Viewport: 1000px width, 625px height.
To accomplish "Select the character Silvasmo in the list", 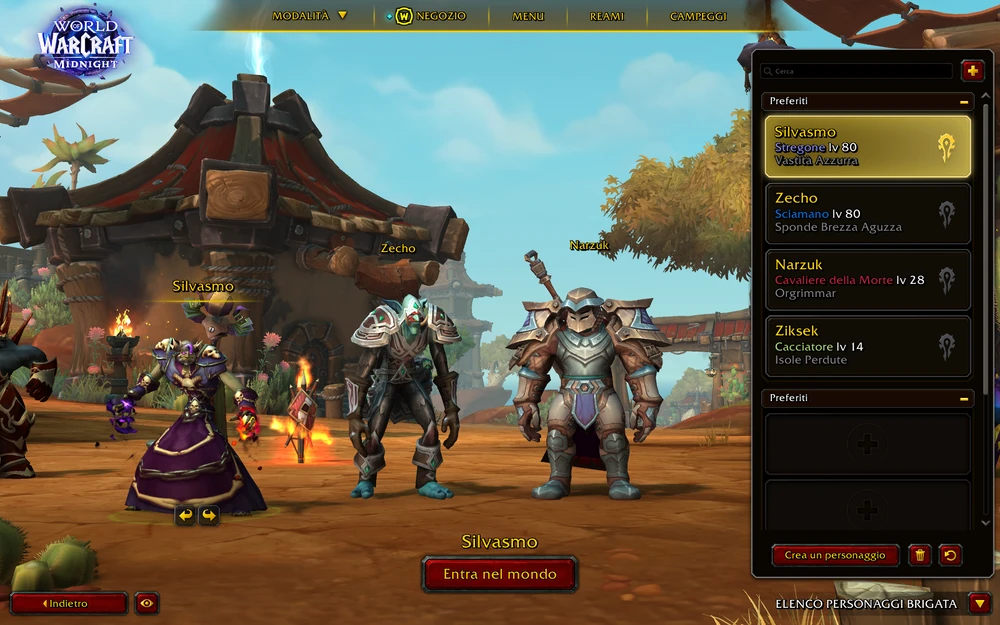I will (867, 146).
